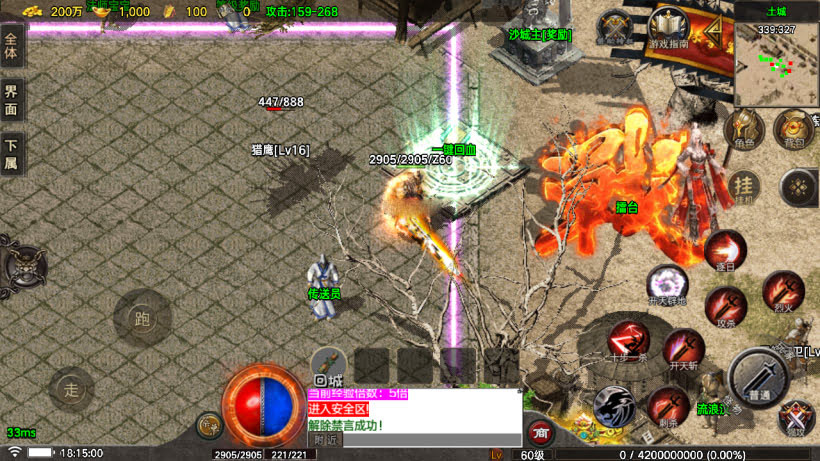
Task: Open the 全体 side tab
Action: 12,50
